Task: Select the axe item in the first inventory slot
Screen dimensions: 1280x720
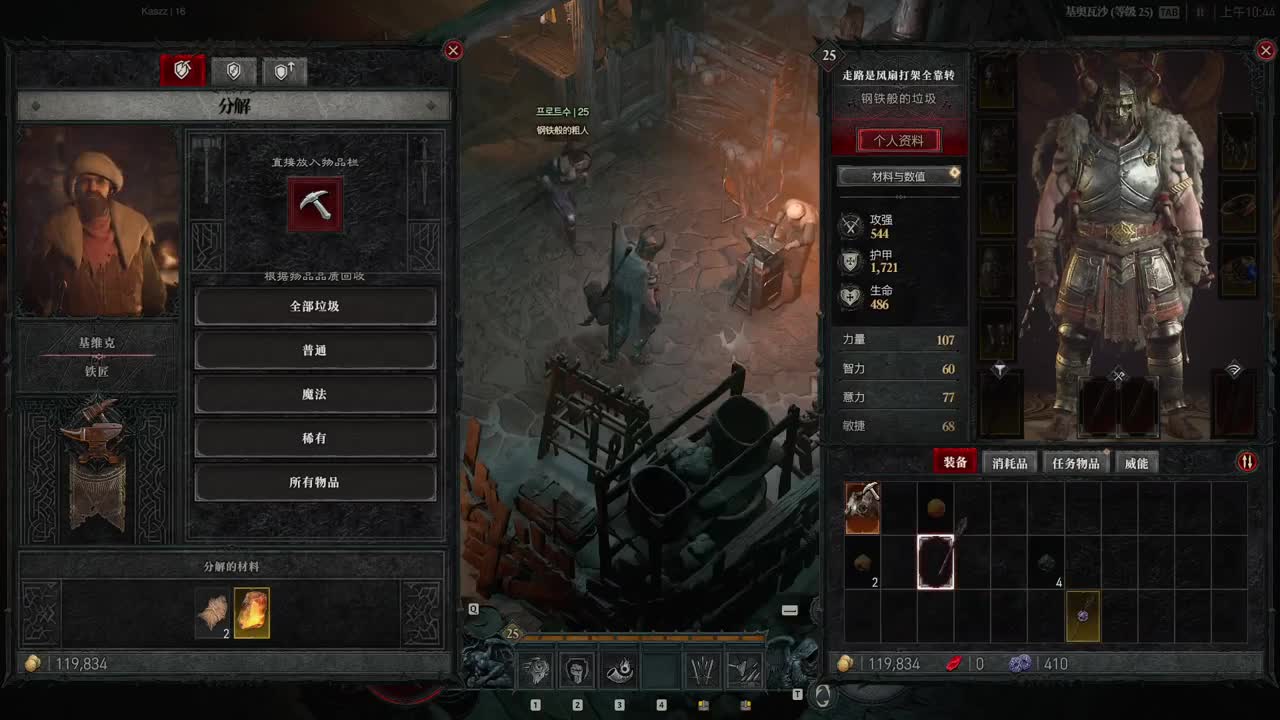Action: coord(862,508)
